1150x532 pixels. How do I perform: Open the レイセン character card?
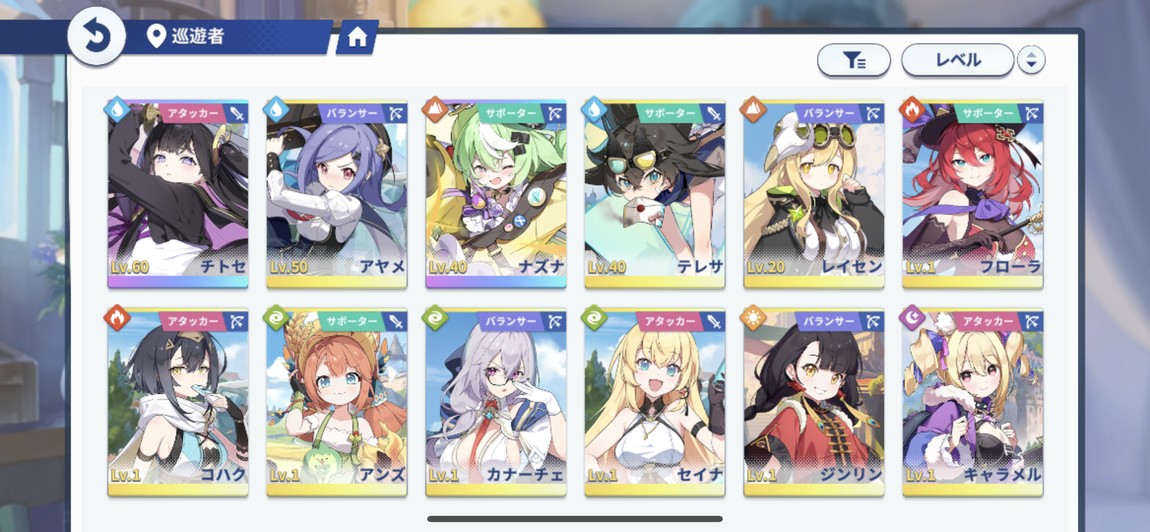(x=814, y=193)
